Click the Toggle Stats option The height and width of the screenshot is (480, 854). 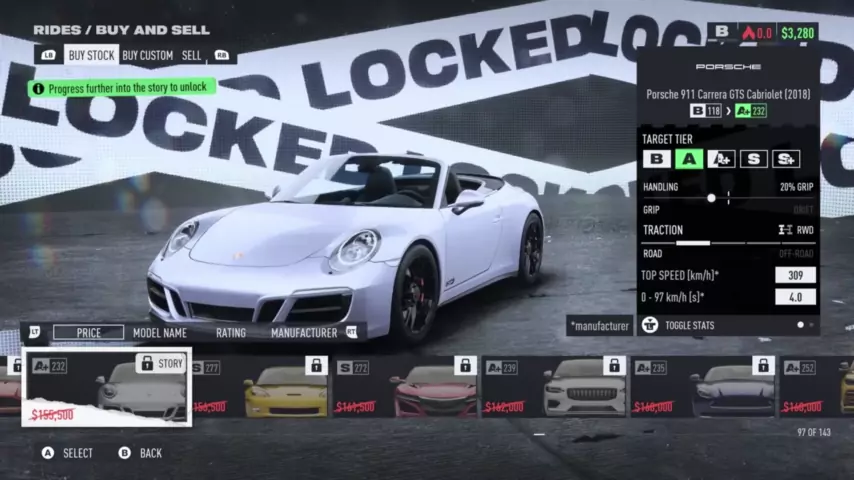click(694, 325)
